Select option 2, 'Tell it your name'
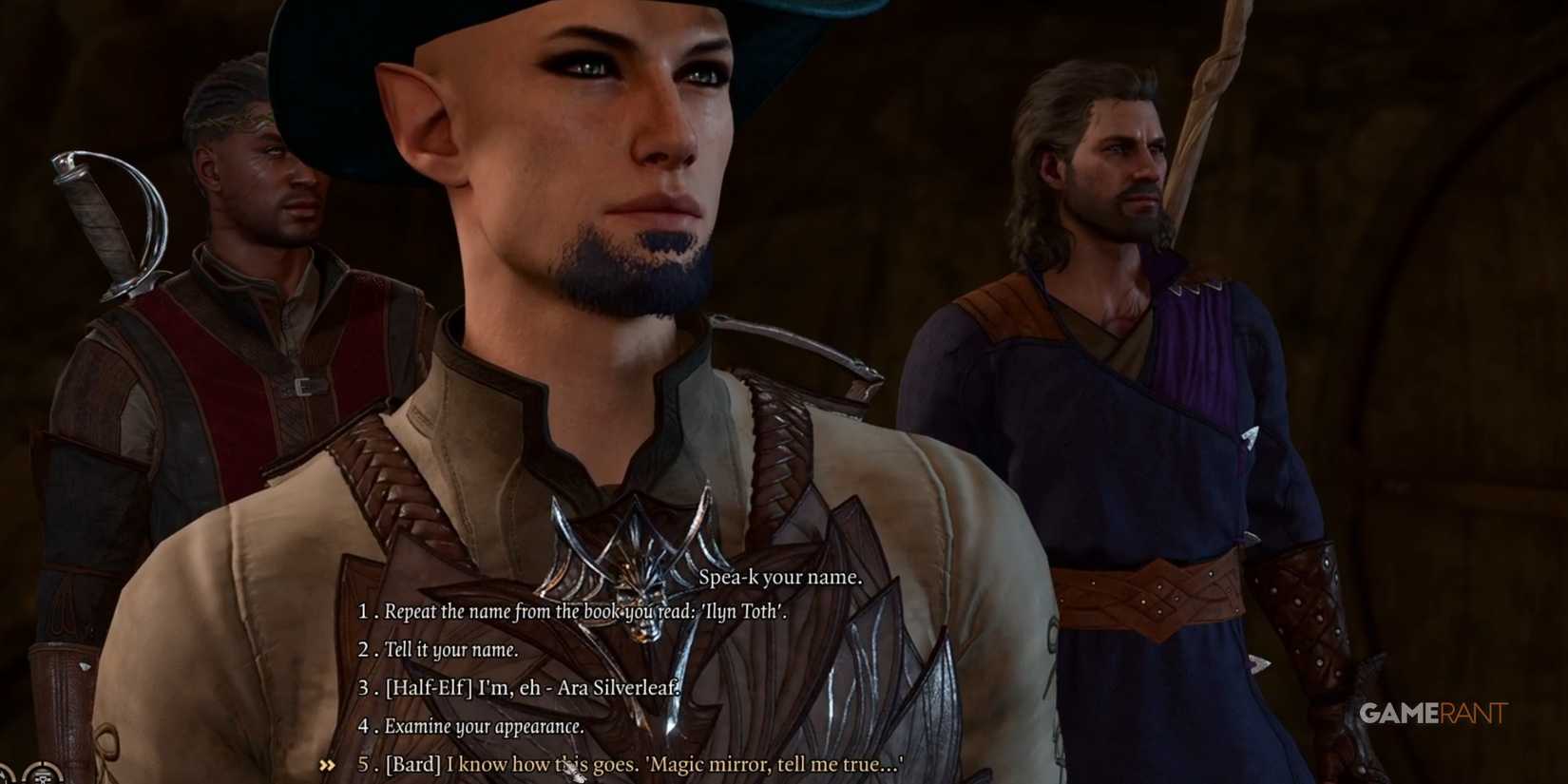 pos(450,651)
